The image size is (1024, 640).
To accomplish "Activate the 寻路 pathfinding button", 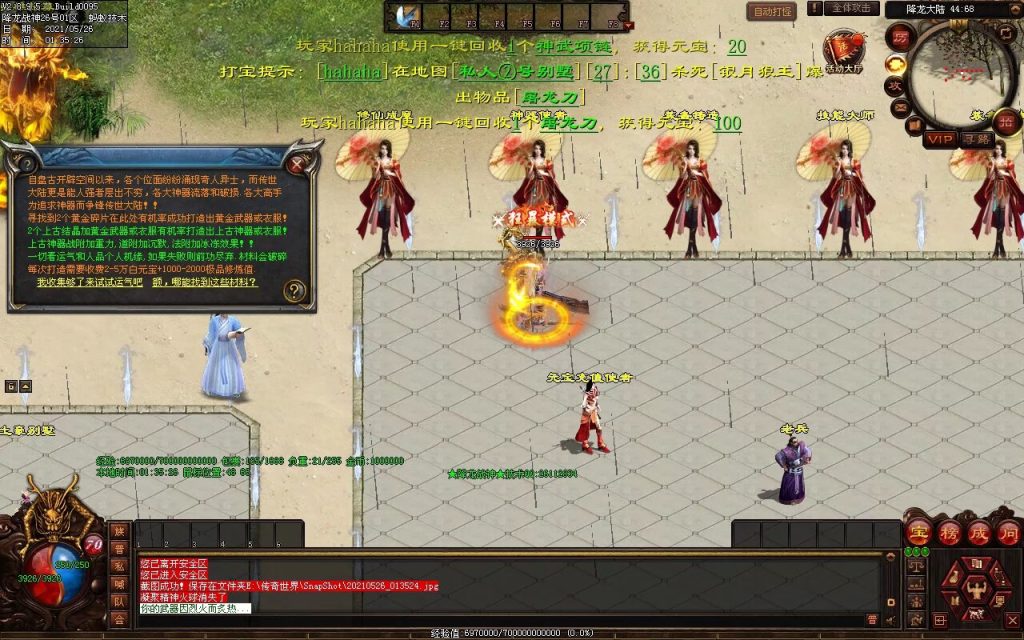I will click(x=976, y=140).
